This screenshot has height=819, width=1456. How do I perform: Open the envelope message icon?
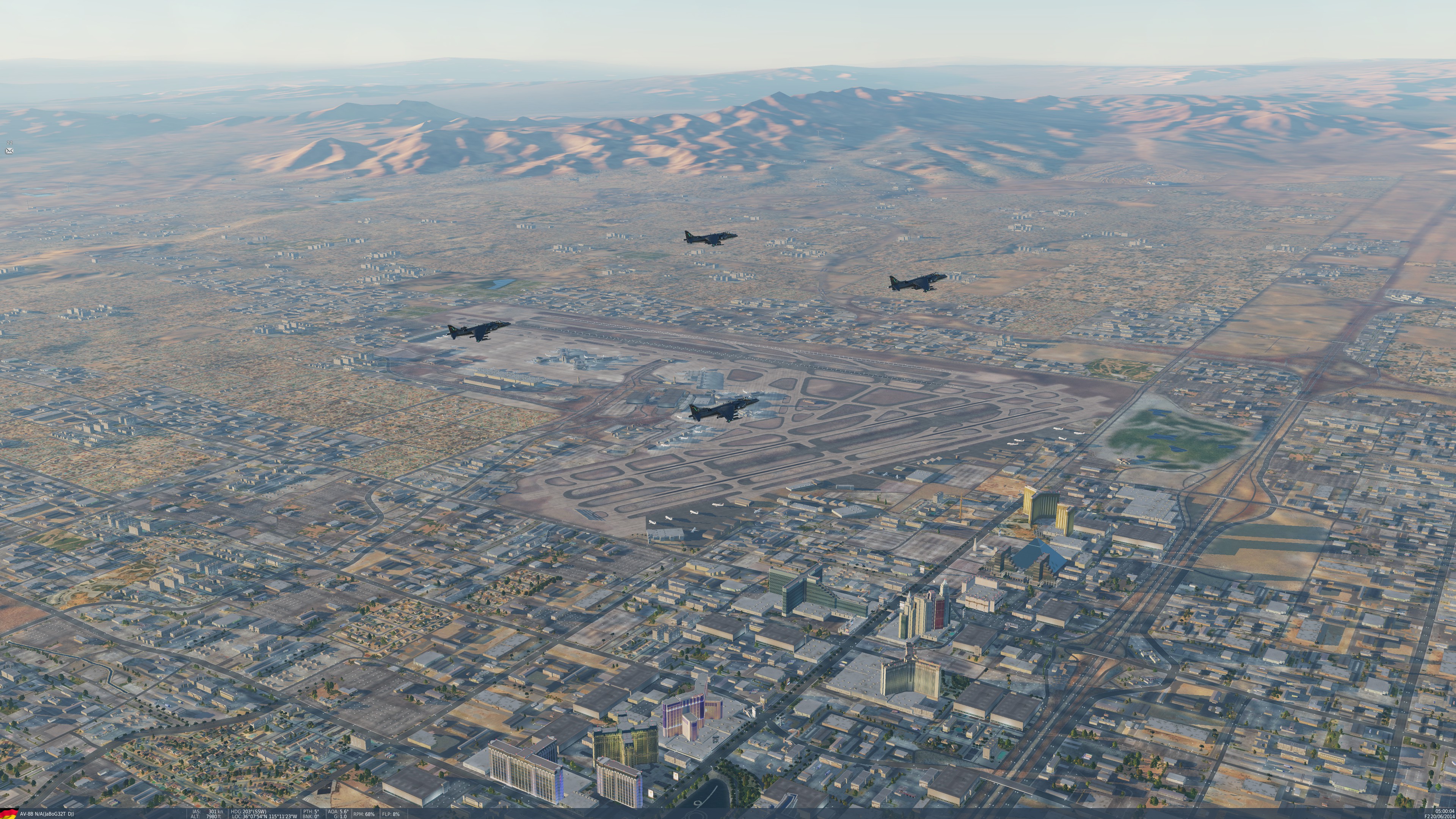[x=9, y=151]
